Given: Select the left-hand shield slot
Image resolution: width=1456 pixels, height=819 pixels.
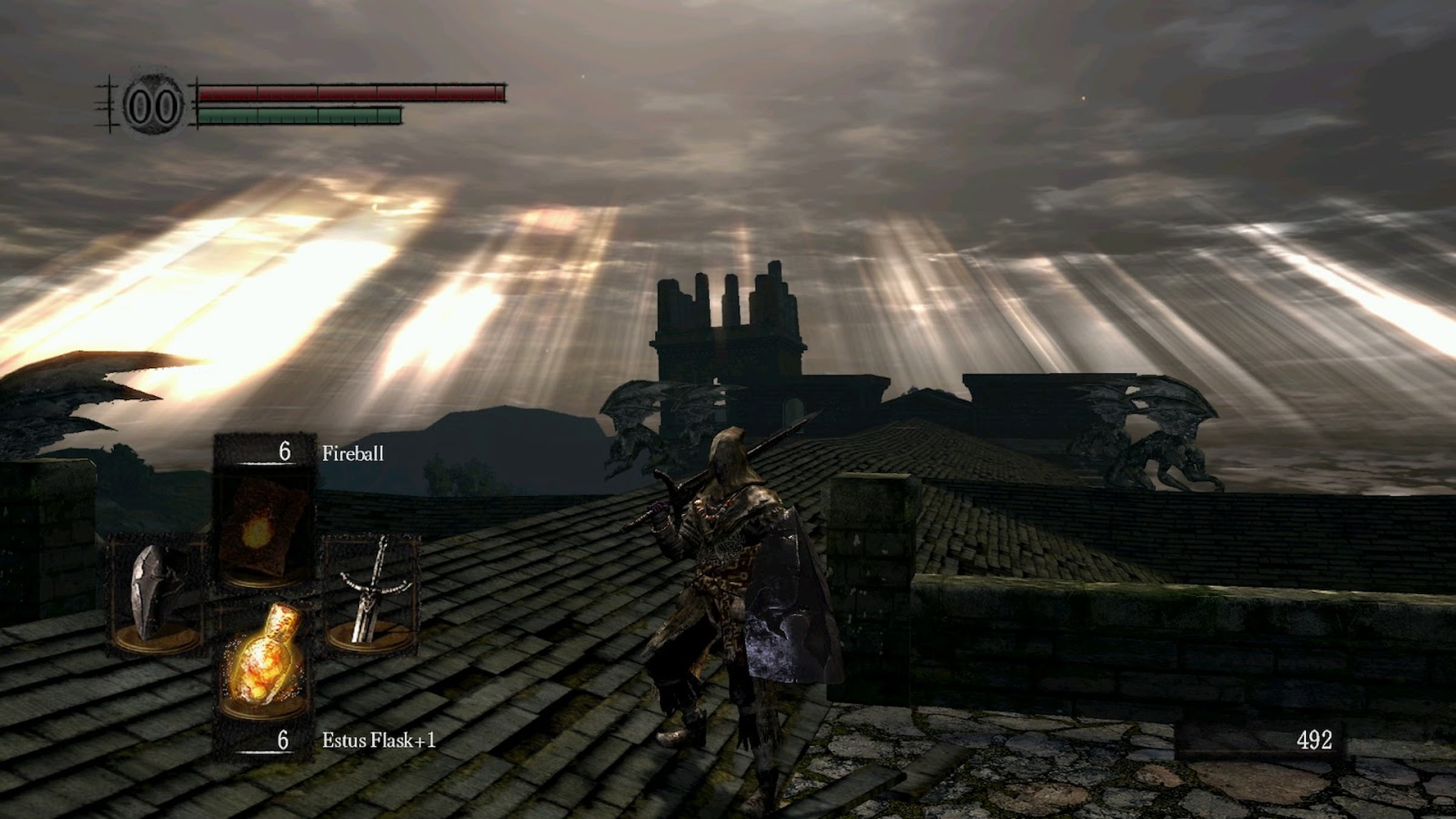Looking at the screenshot, I should coord(156,595).
